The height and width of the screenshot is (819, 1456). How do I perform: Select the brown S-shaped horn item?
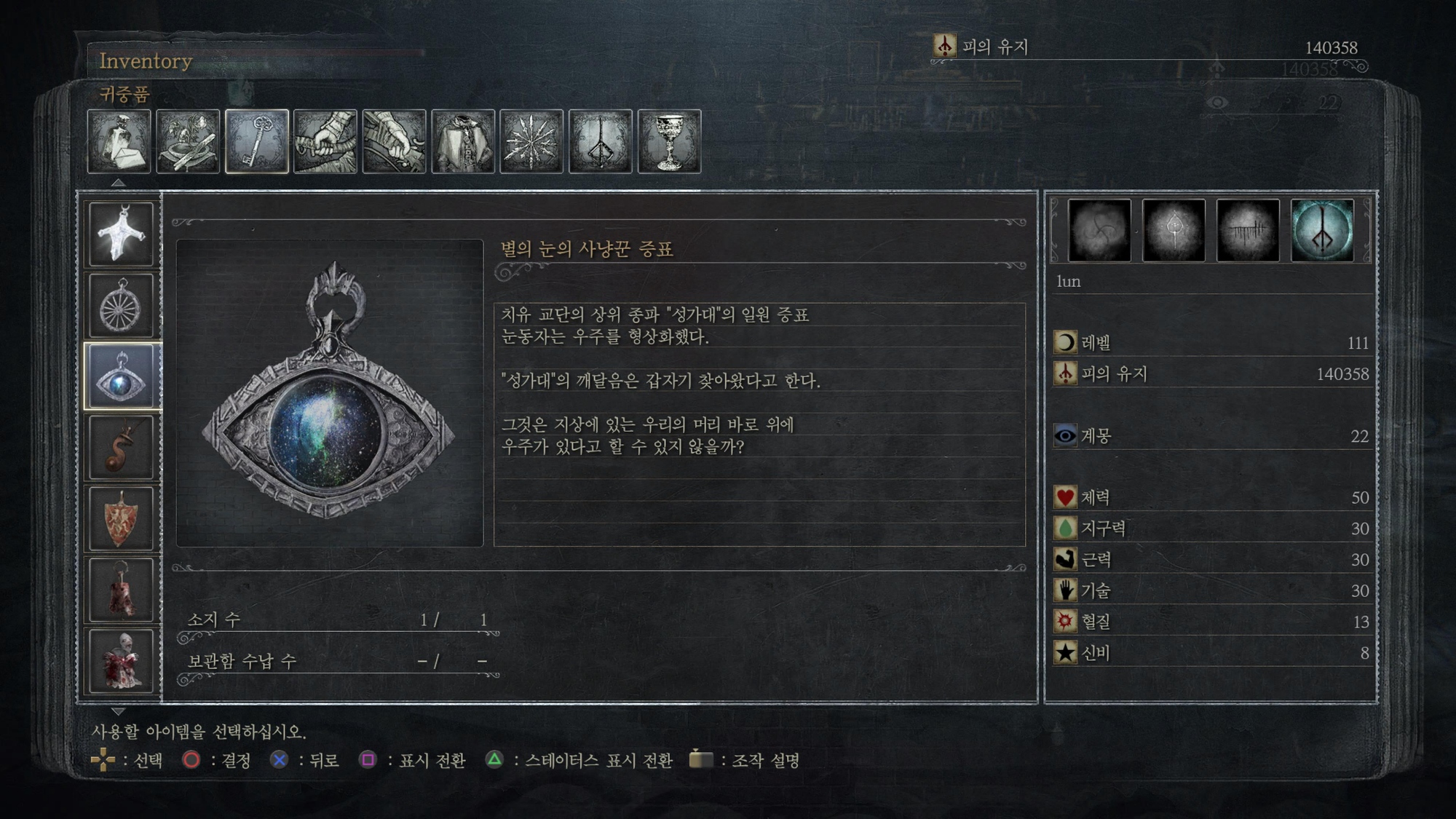click(x=122, y=448)
